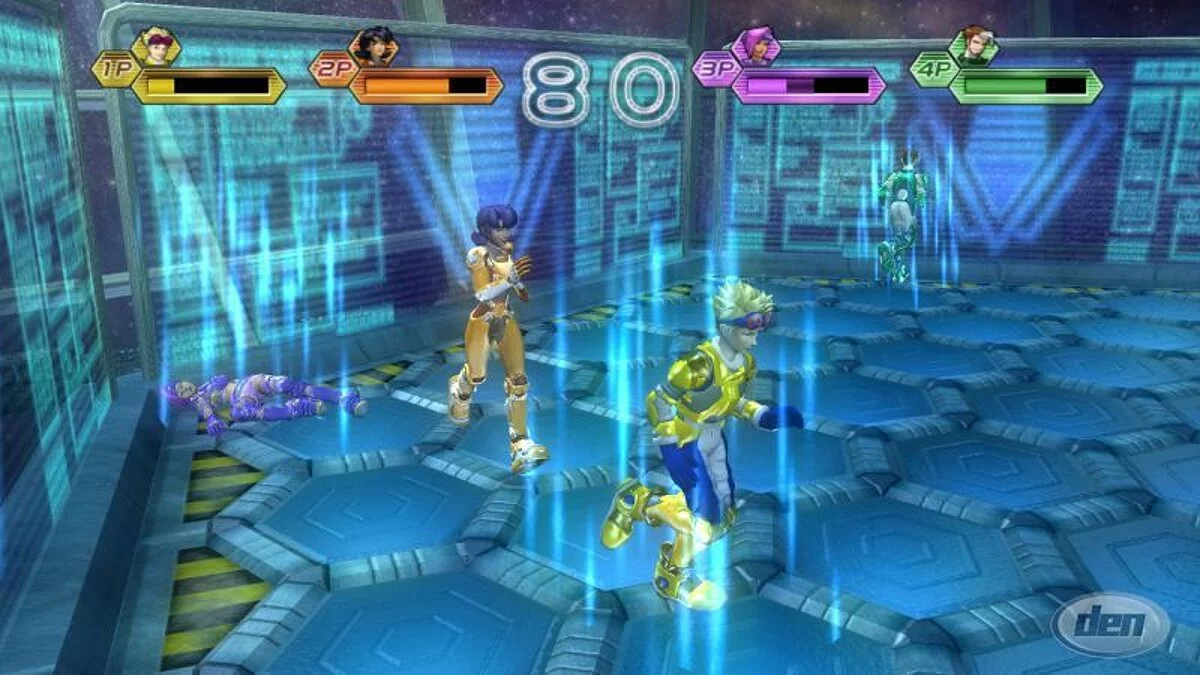The width and height of the screenshot is (1200, 675).
Task: Choose the 3P purple-haired character portrait
Action: (755, 46)
